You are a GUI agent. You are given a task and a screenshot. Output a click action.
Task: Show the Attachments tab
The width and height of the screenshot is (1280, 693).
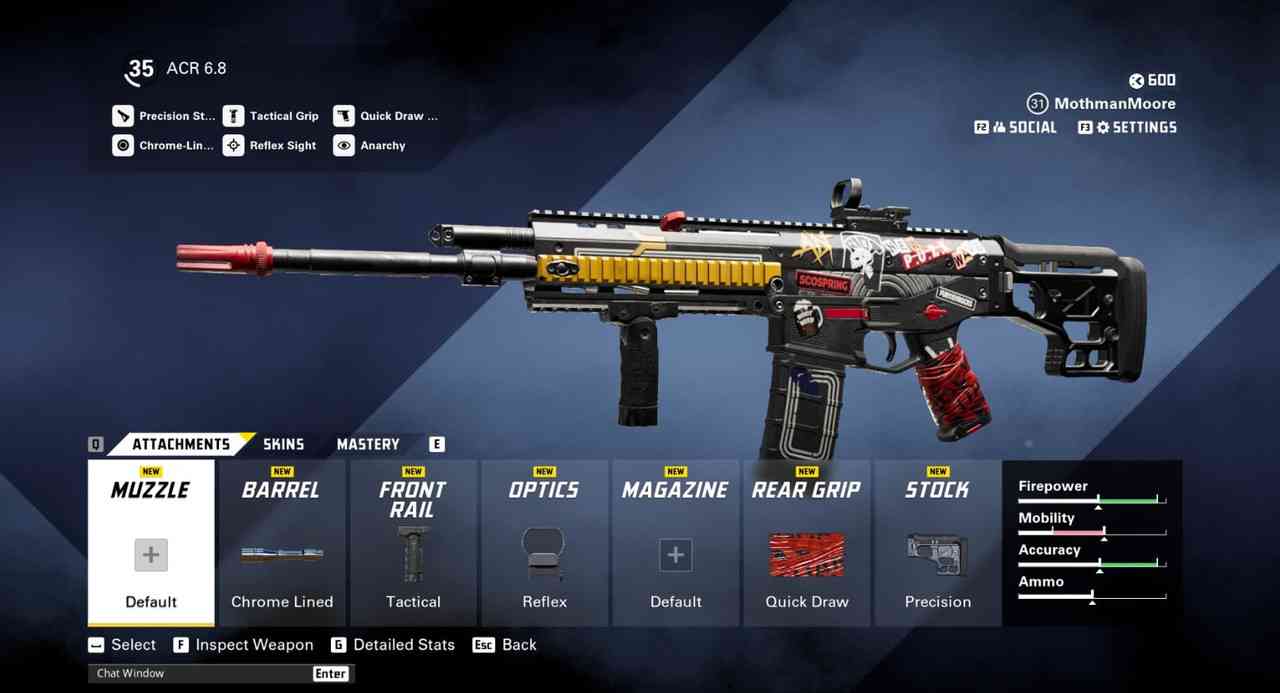click(x=180, y=444)
